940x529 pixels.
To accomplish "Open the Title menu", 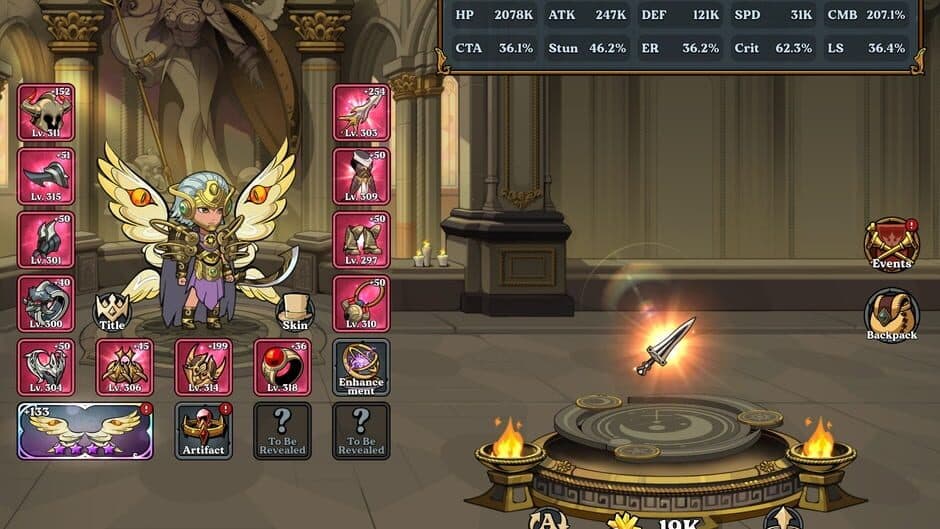I will (112, 312).
